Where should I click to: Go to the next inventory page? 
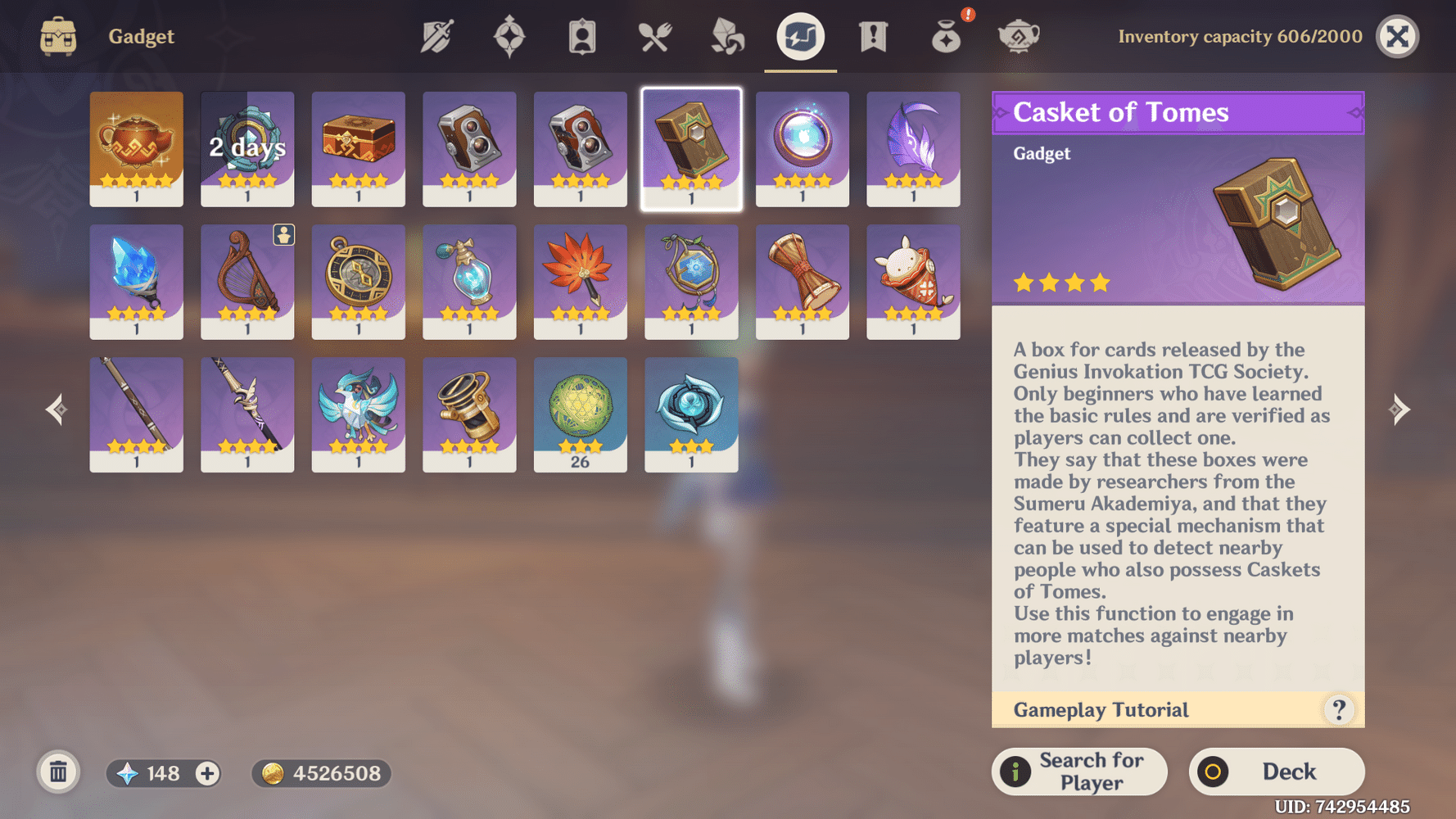(x=1400, y=409)
